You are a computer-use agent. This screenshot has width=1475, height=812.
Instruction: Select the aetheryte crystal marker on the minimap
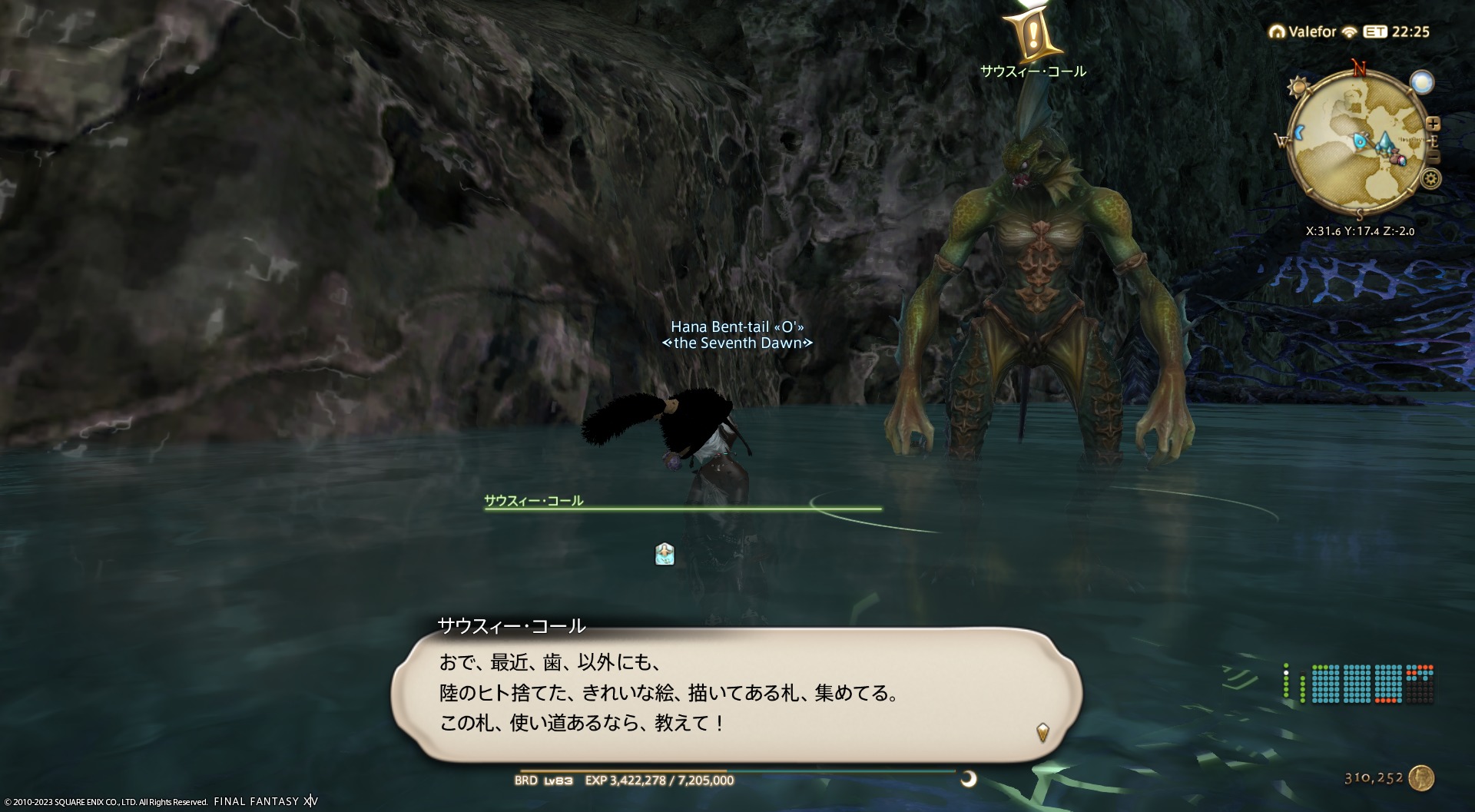pyautogui.click(x=1384, y=141)
